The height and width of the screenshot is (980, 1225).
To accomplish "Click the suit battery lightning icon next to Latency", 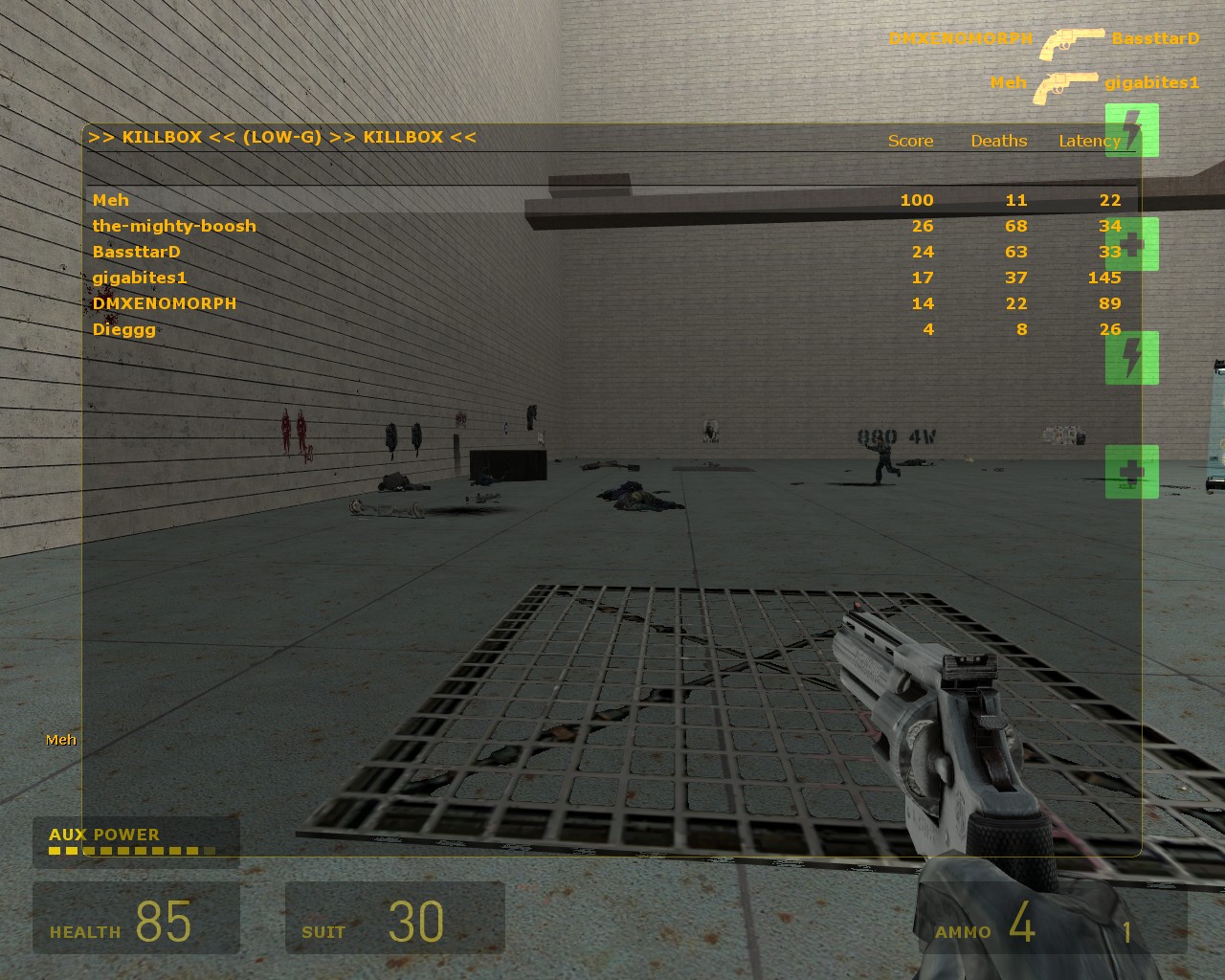I will (1131, 131).
